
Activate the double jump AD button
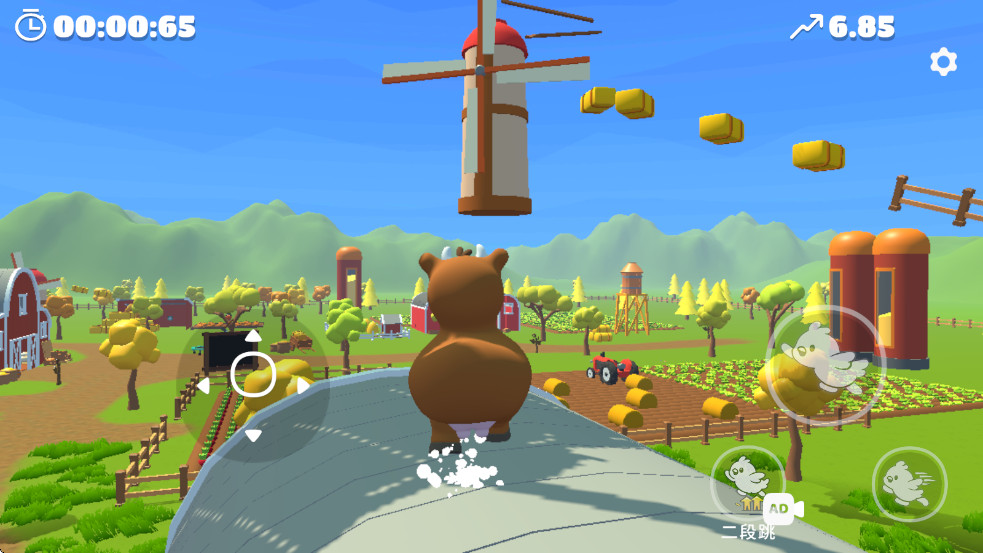pos(749,486)
